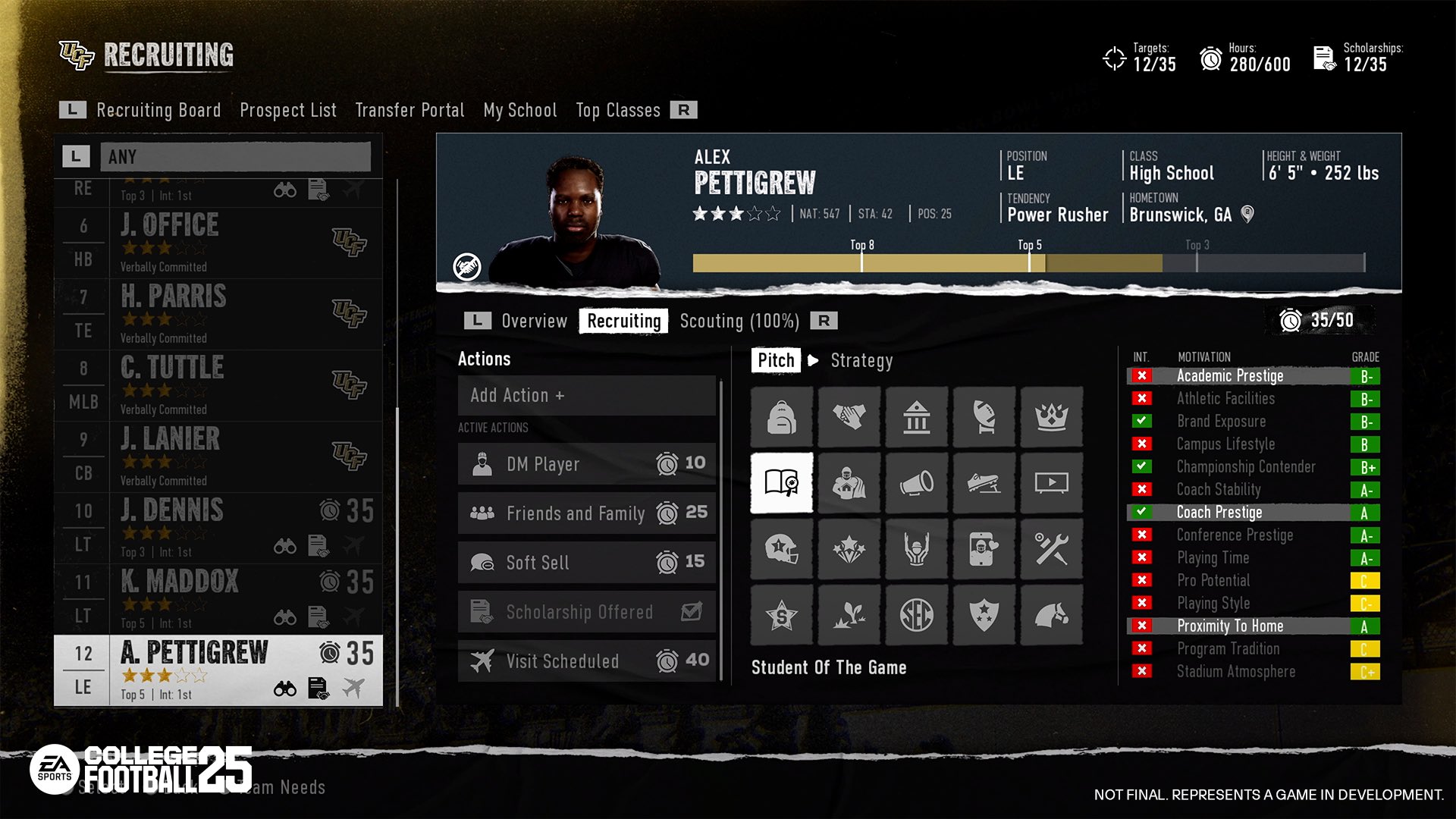This screenshot has width=1456, height=819.
Task: Click Add Action +
Action: (x=586, y=395)
